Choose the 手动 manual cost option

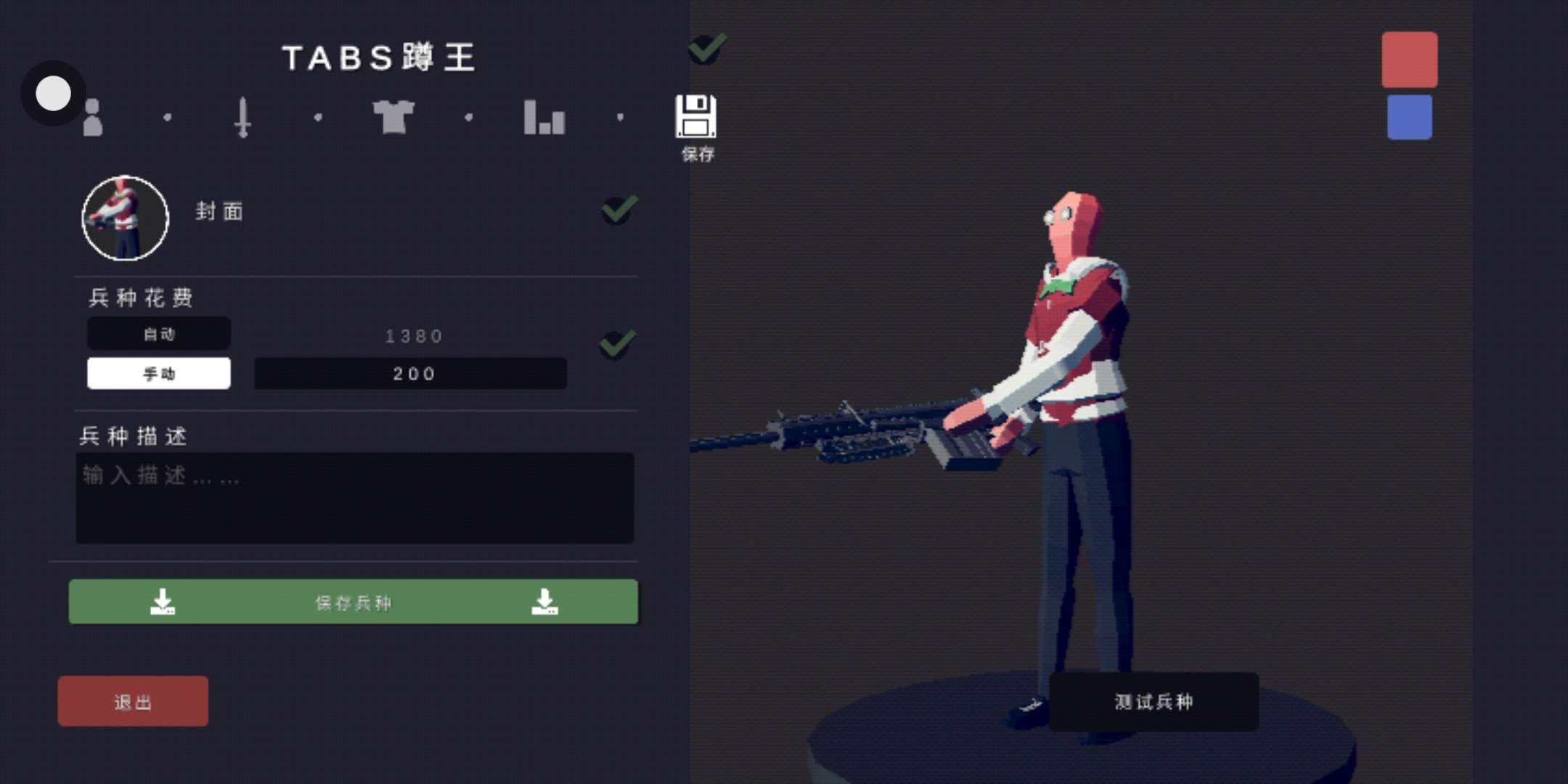[159, 374]
